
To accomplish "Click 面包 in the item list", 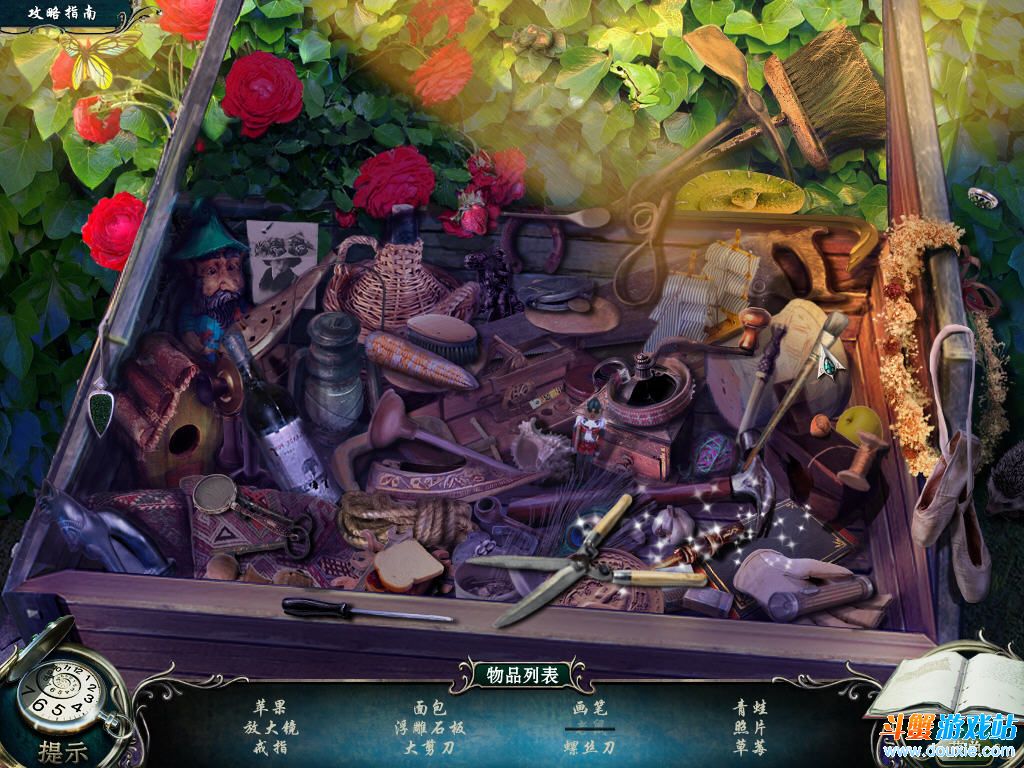I will pyautogui.click(x=428, y=707).
